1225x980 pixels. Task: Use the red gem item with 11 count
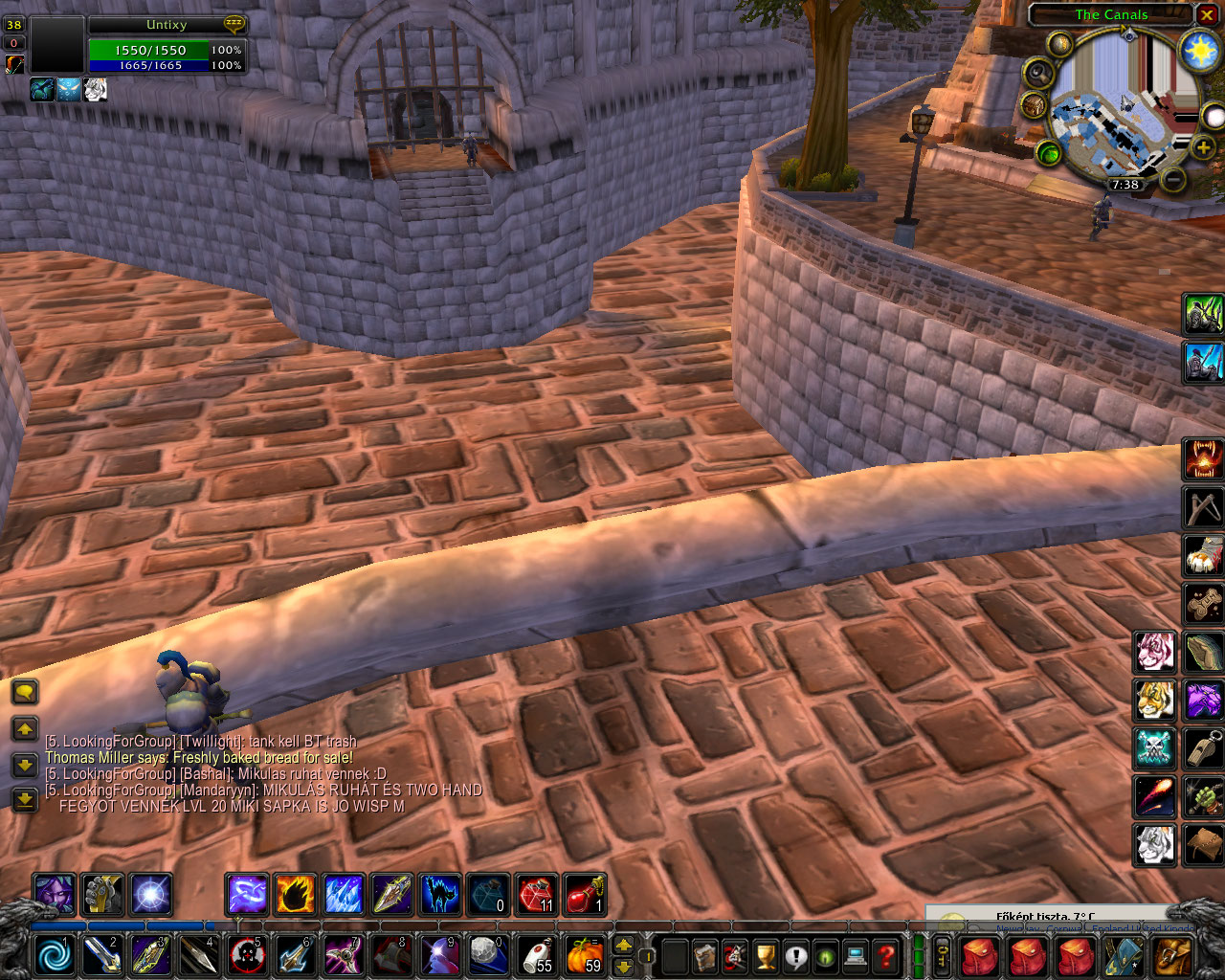point(537,895)
